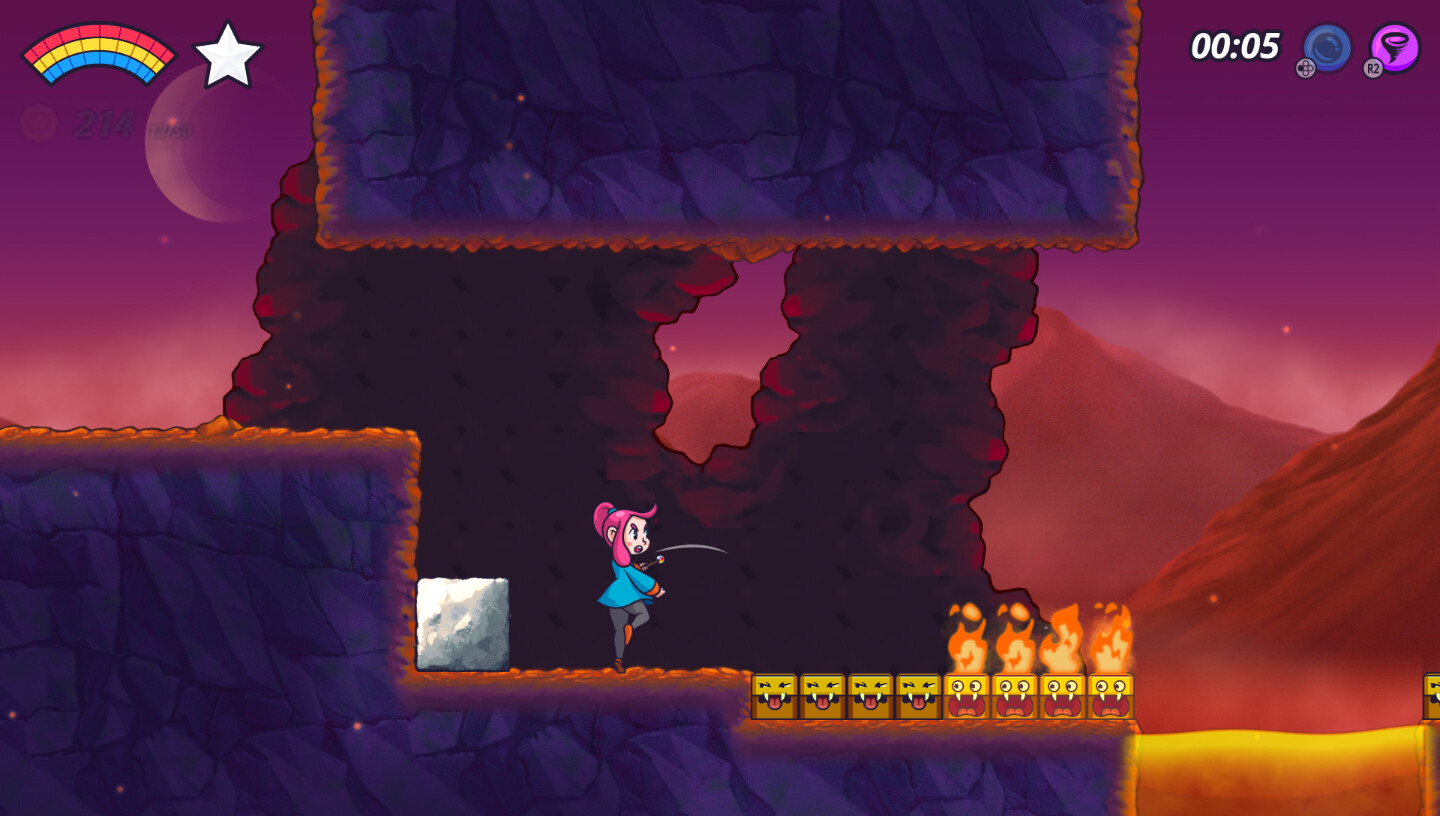Screen dimensions: 1440x816
Task: Expand the rainbow progress display
Action: coord(98,52)
